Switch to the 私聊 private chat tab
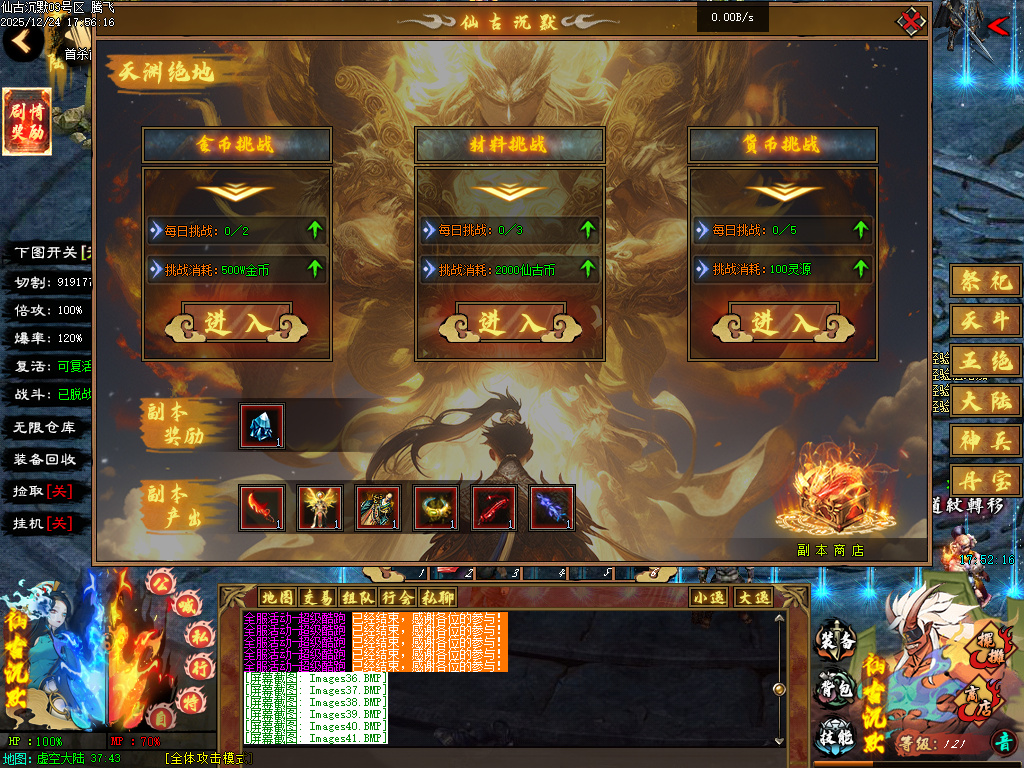The width and height of the screenshot is (1024, 768). [437, 597]
